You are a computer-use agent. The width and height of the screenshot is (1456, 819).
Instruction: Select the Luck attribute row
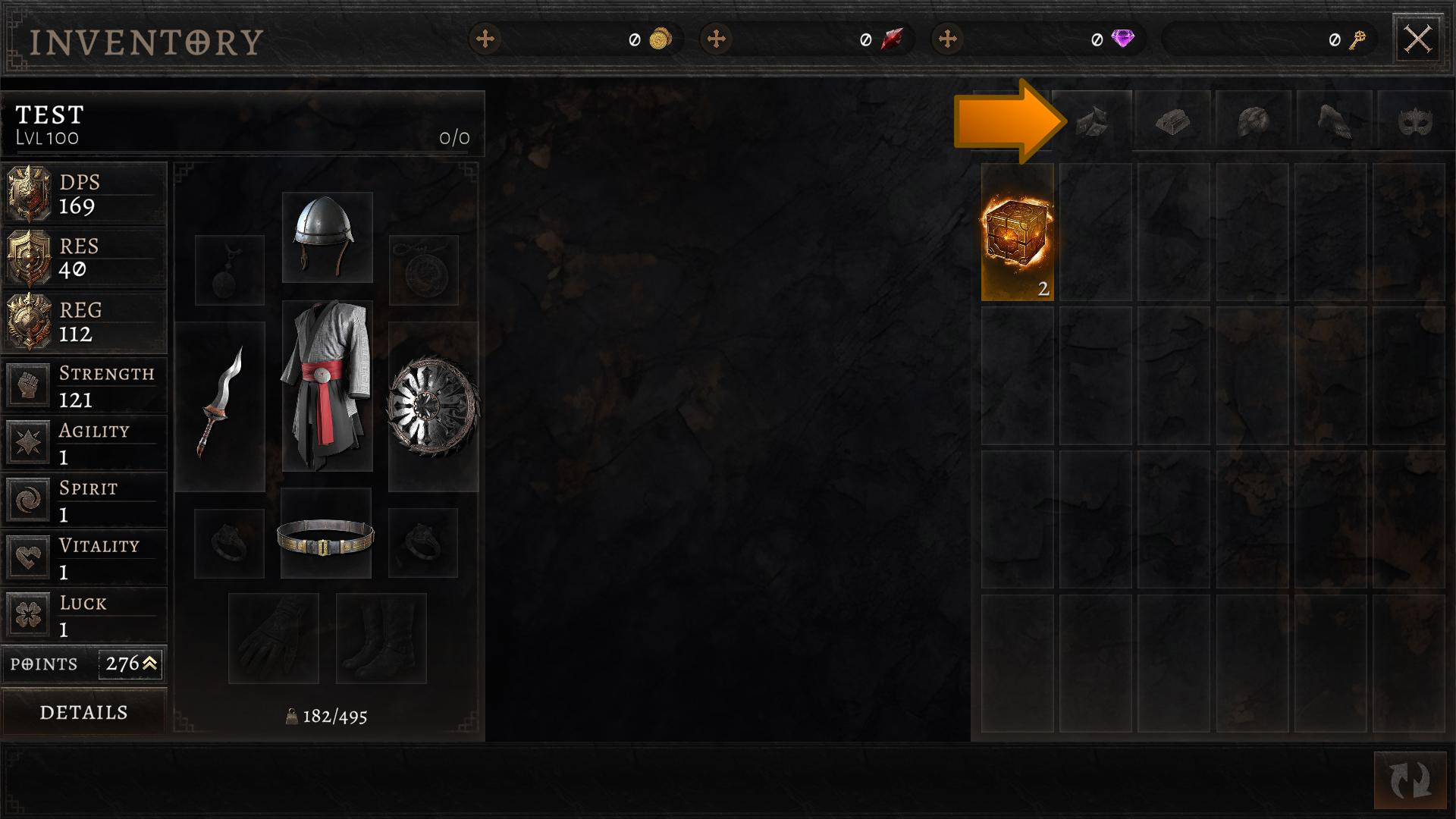[x=83, y=615]
